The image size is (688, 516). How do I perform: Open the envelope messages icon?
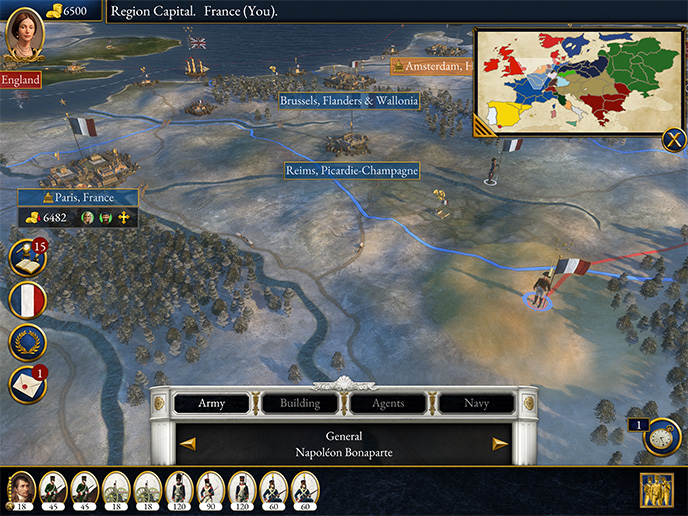(x=27, y=385)
